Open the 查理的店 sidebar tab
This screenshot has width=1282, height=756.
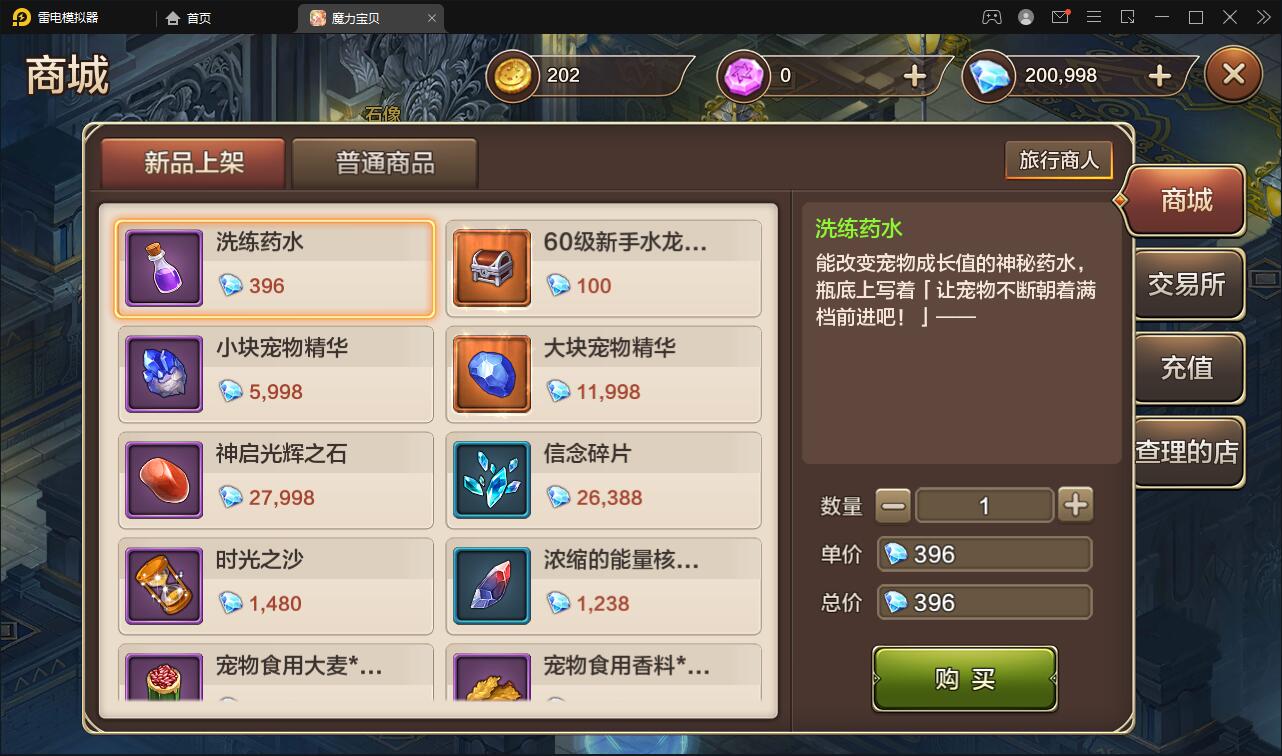pyautogui.click(x=1189, y=452)
